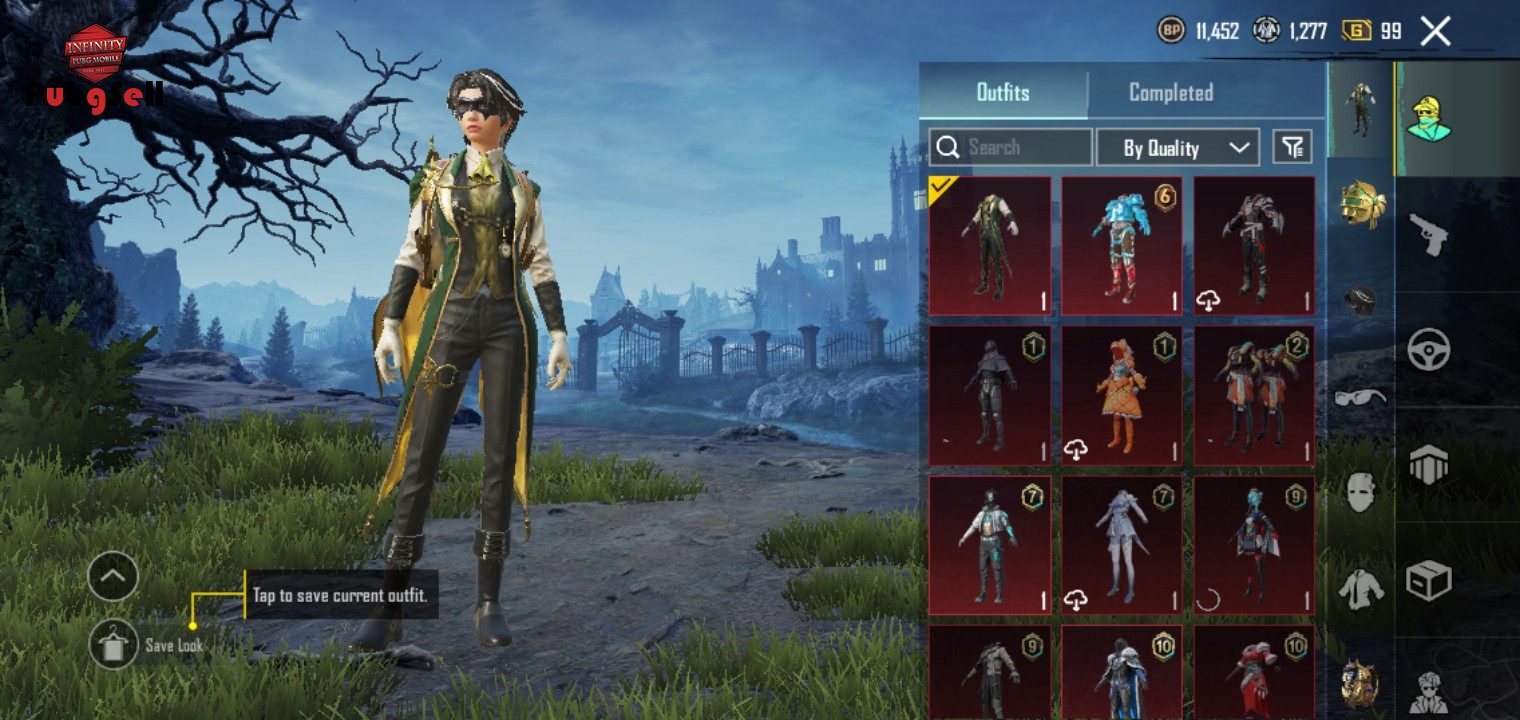This screenshot has height=720, width=1520.
Task: Choose the white and lavender dress outfit
Action: pyautogui.click(x=1121, y=545)
